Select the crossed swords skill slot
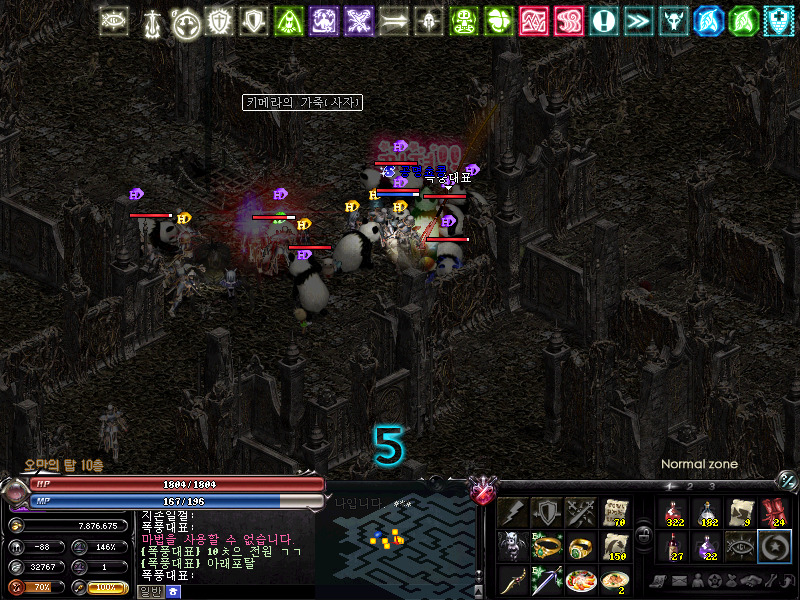 pos(580,513)
